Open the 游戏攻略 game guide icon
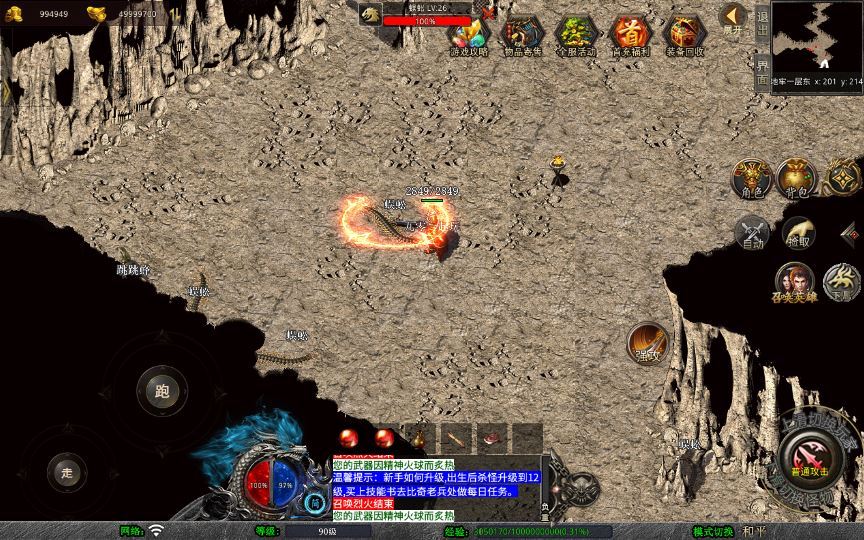This screenshot has width=864, height=540. coord(468,35)
